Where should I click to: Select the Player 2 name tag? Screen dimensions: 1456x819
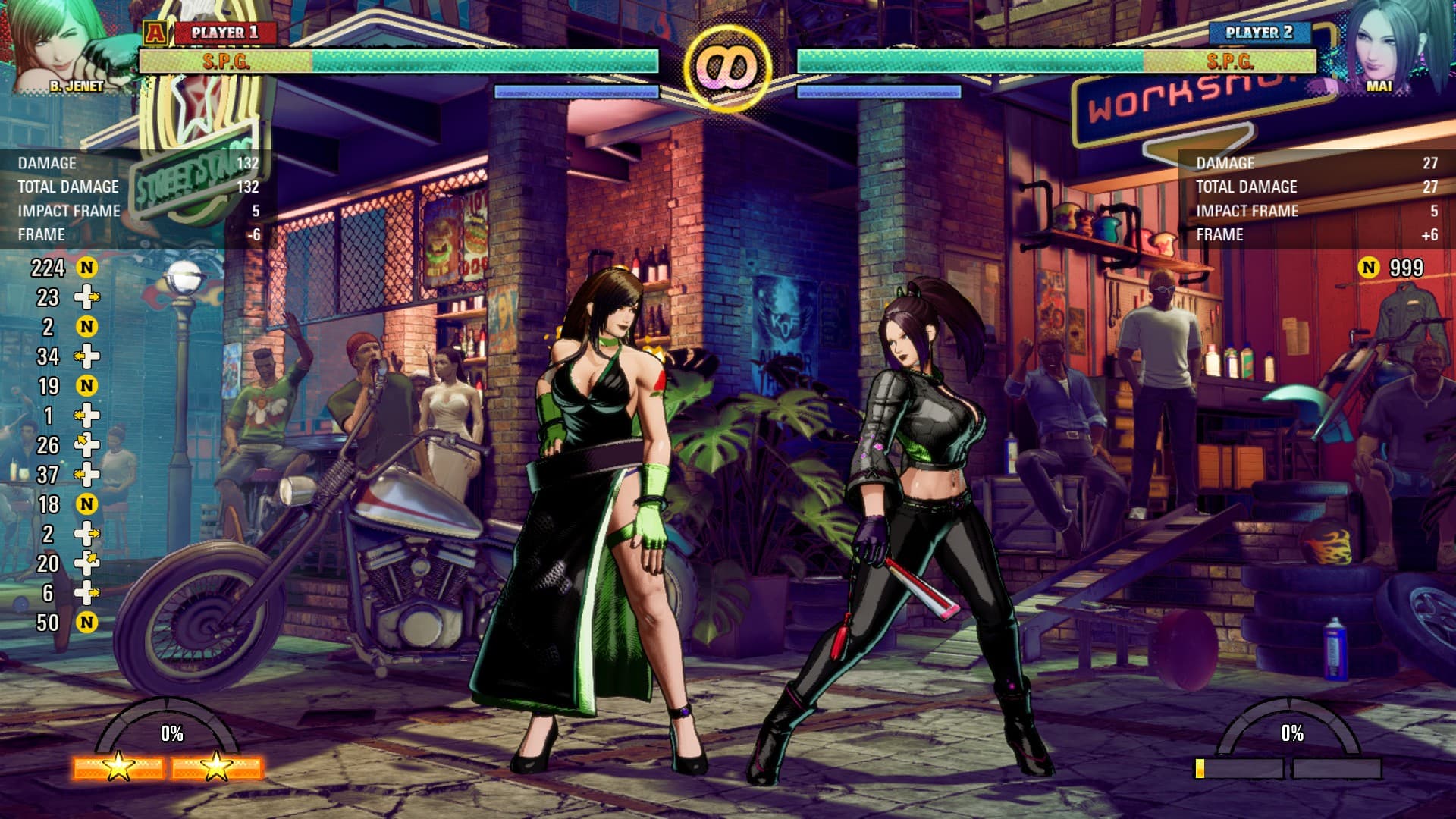(x=1258, y=33)
